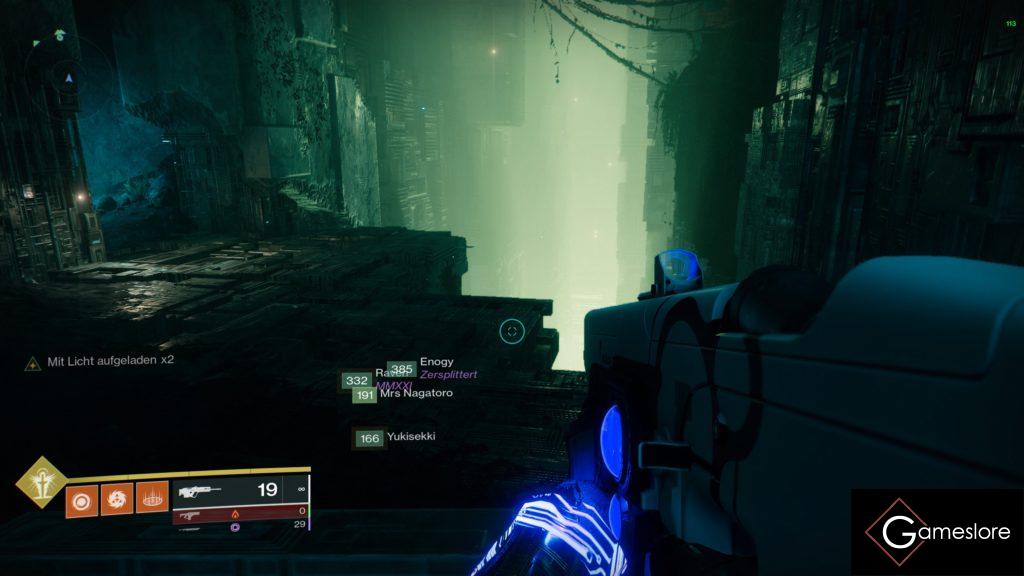Select Mrs Nagatoro's player nameplate
This screenshot has width=1024, height=576.
[416, 394]
